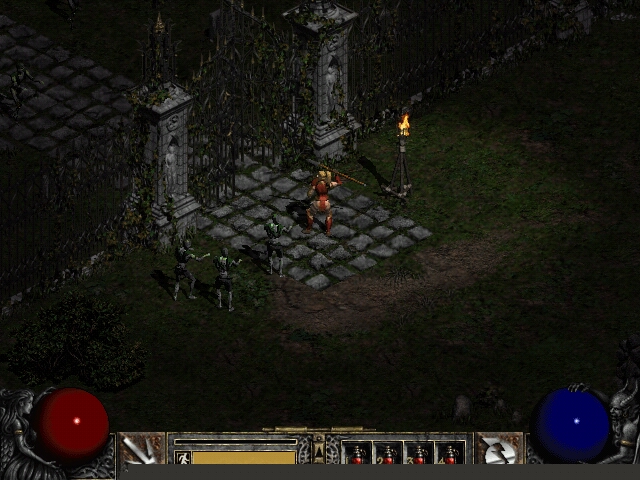Toggle the run/walk button
This screenshot has width=640, height=480.
(183, 457)
